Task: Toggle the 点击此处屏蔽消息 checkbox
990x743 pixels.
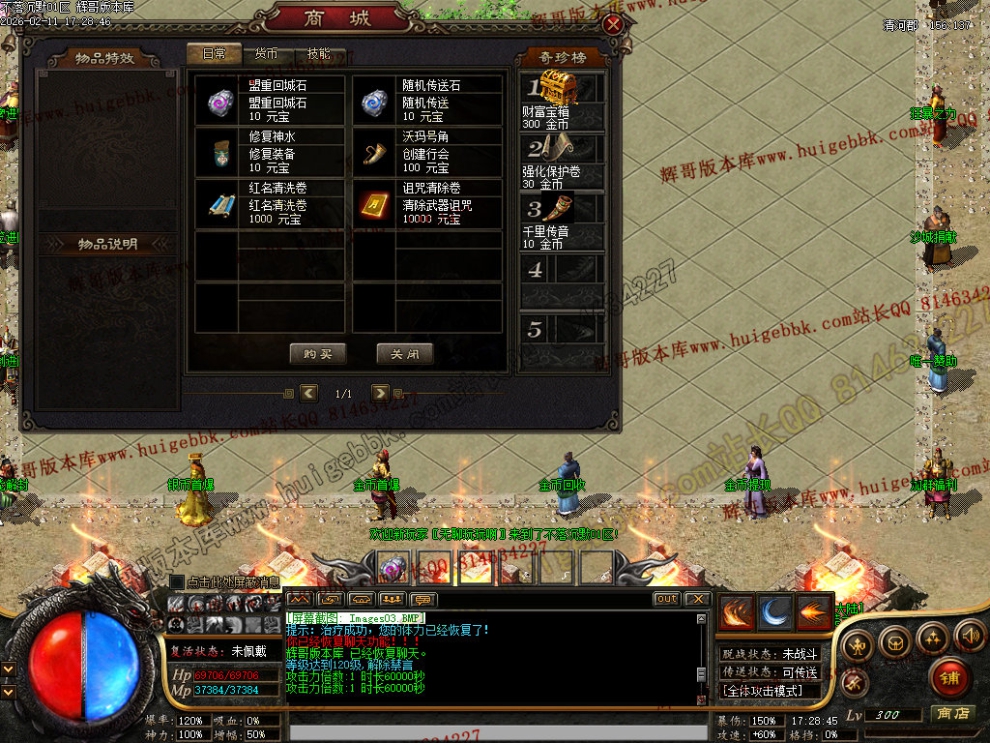Action: click(177, 582)
